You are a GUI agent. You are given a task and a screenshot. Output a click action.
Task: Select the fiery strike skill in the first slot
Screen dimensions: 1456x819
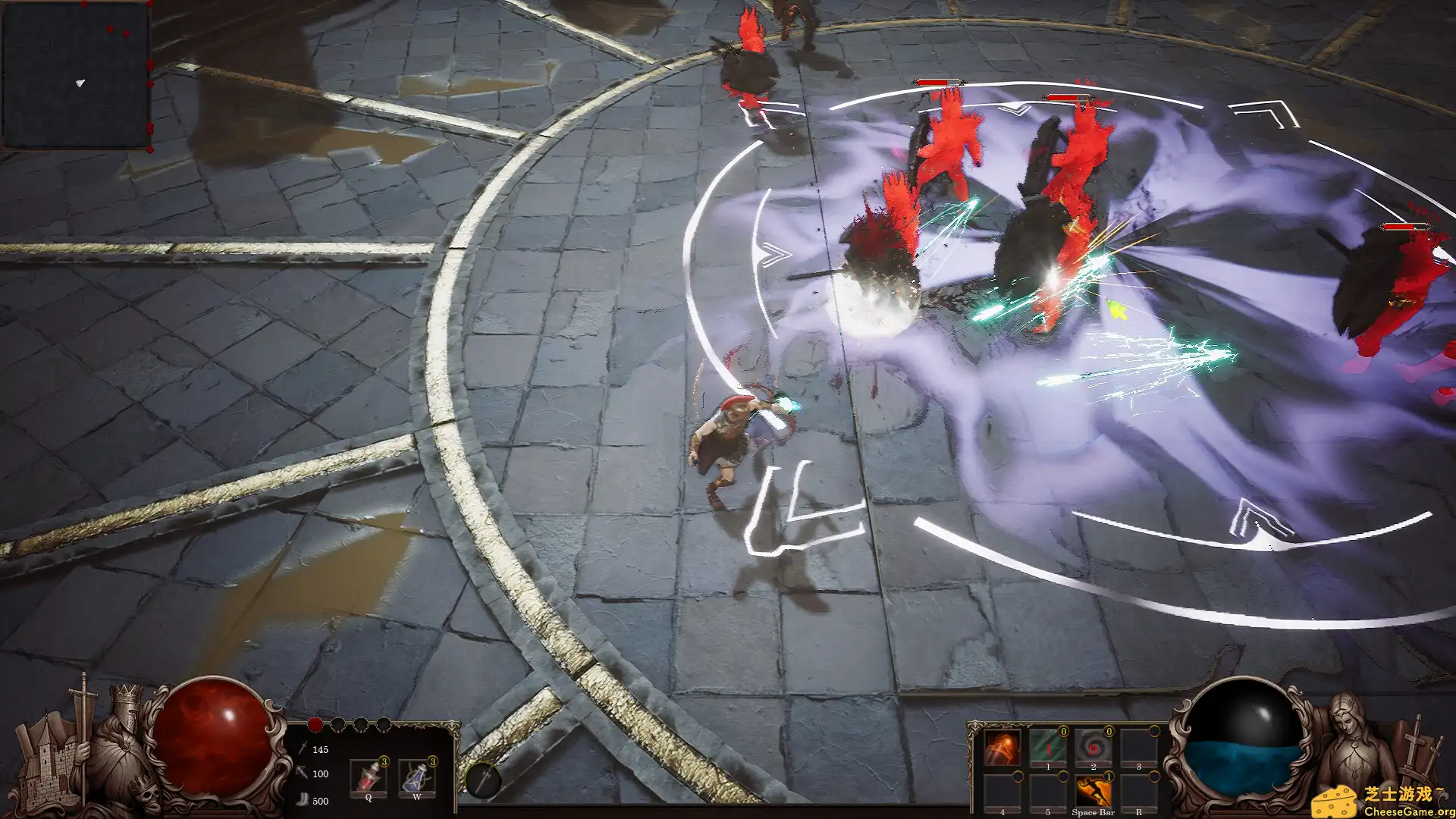coord(1003,748)
